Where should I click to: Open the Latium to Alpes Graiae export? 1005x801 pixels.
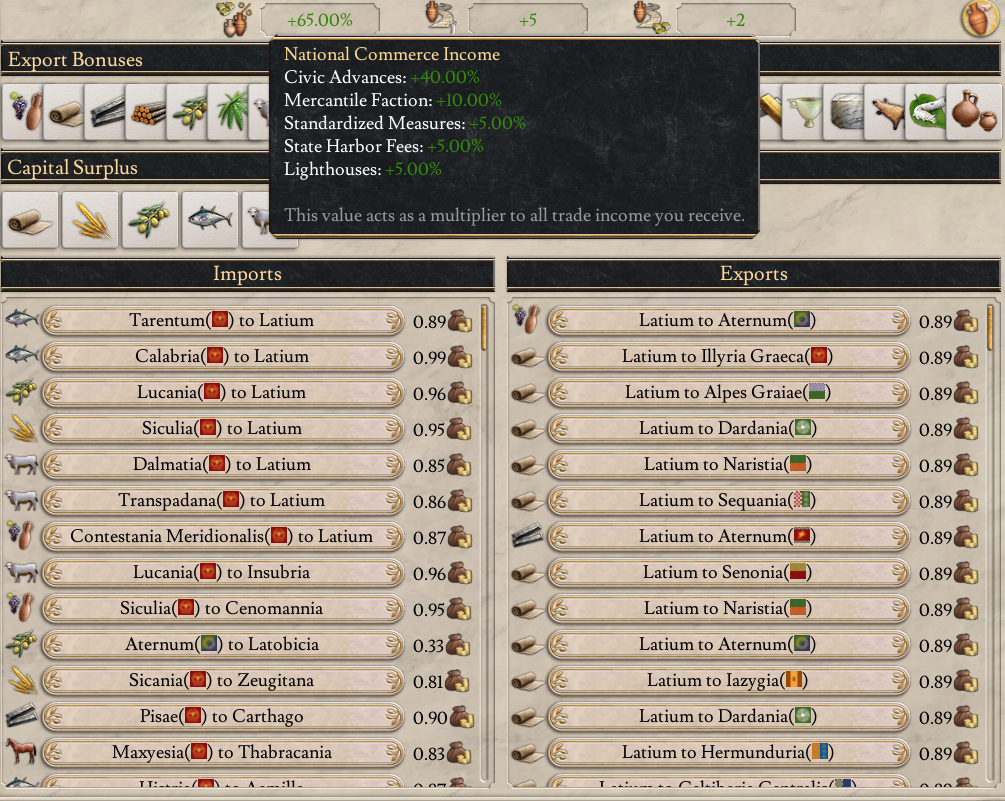click(x=727, y=392)
